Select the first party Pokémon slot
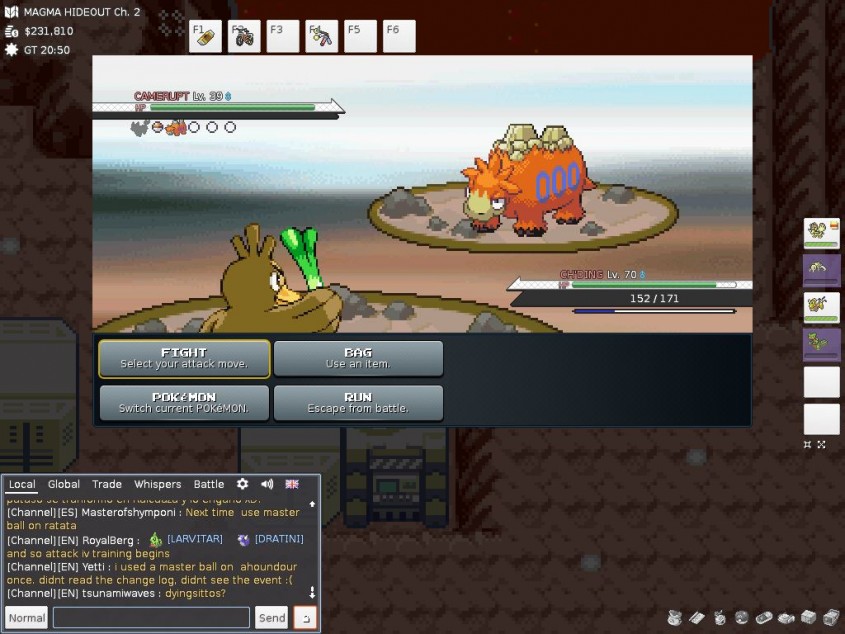 821,233
